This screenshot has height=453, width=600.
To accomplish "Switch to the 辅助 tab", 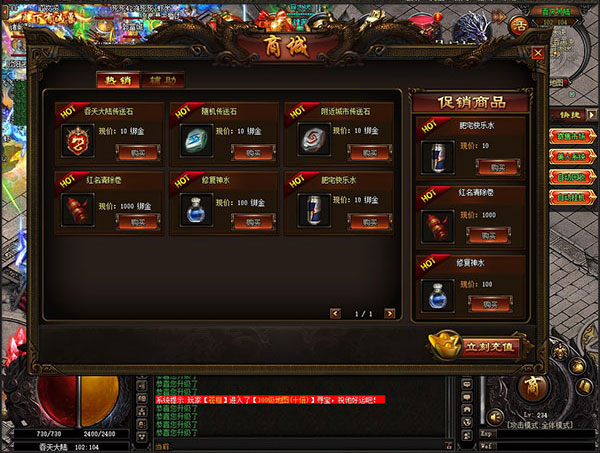I will coord(160,80).
